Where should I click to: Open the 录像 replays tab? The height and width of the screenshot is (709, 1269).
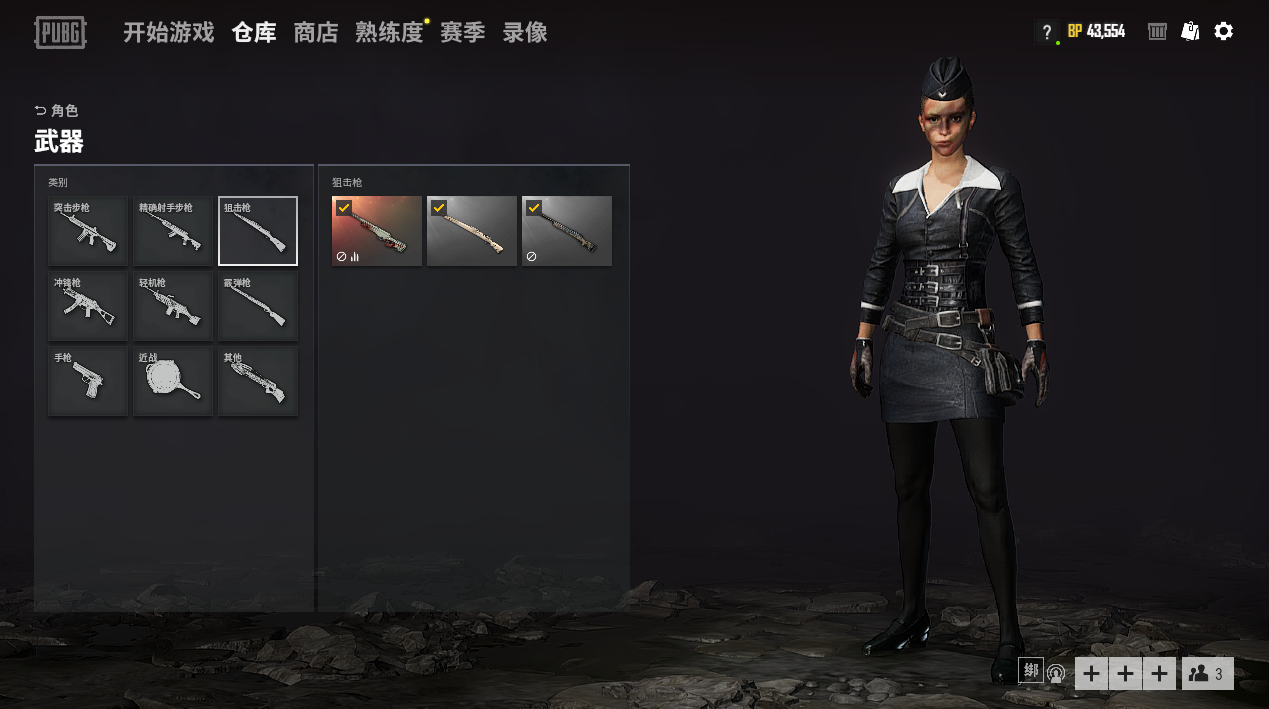point(525,33)
